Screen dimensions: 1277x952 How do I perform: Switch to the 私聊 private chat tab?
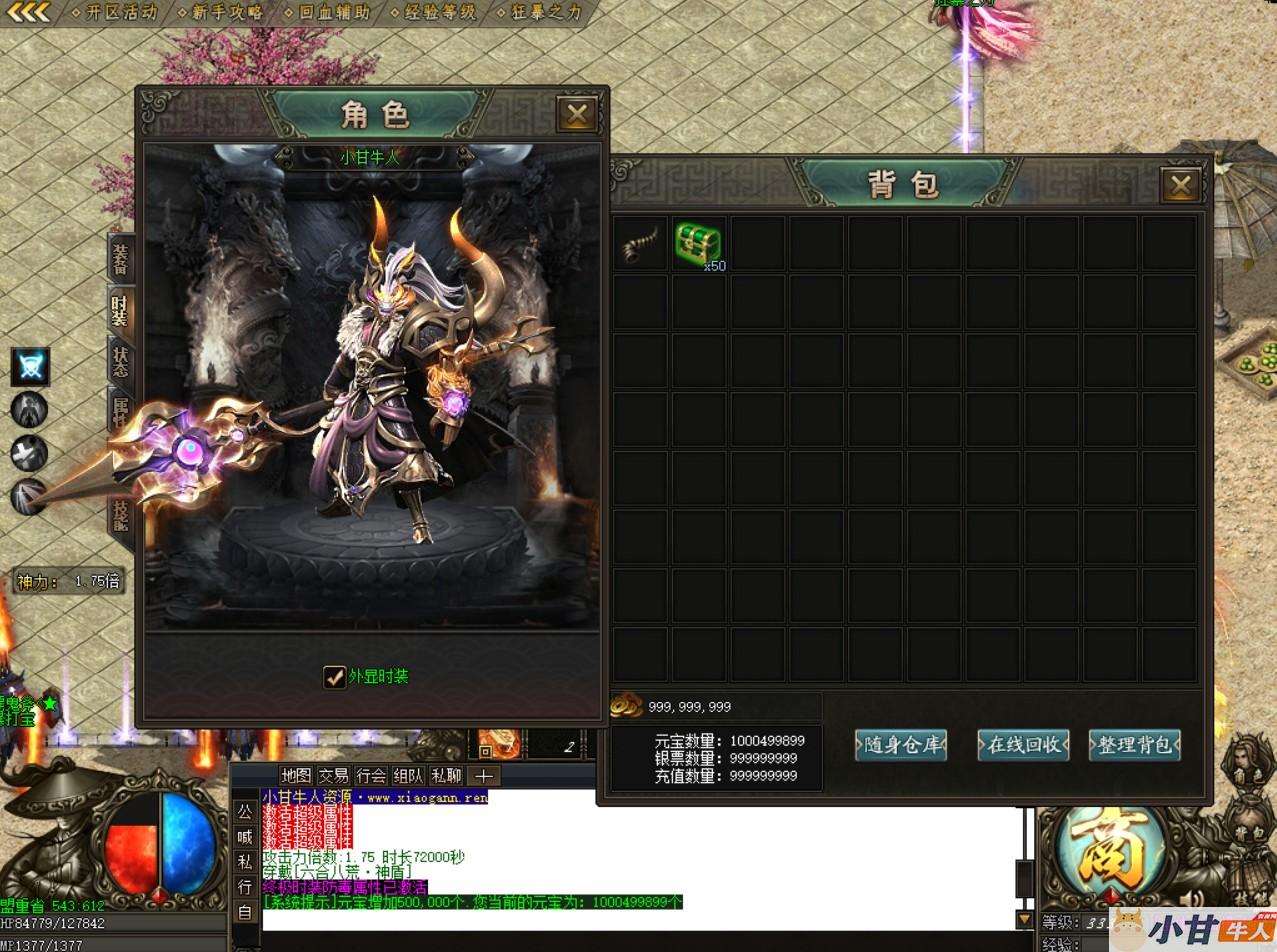pos(446,775)
